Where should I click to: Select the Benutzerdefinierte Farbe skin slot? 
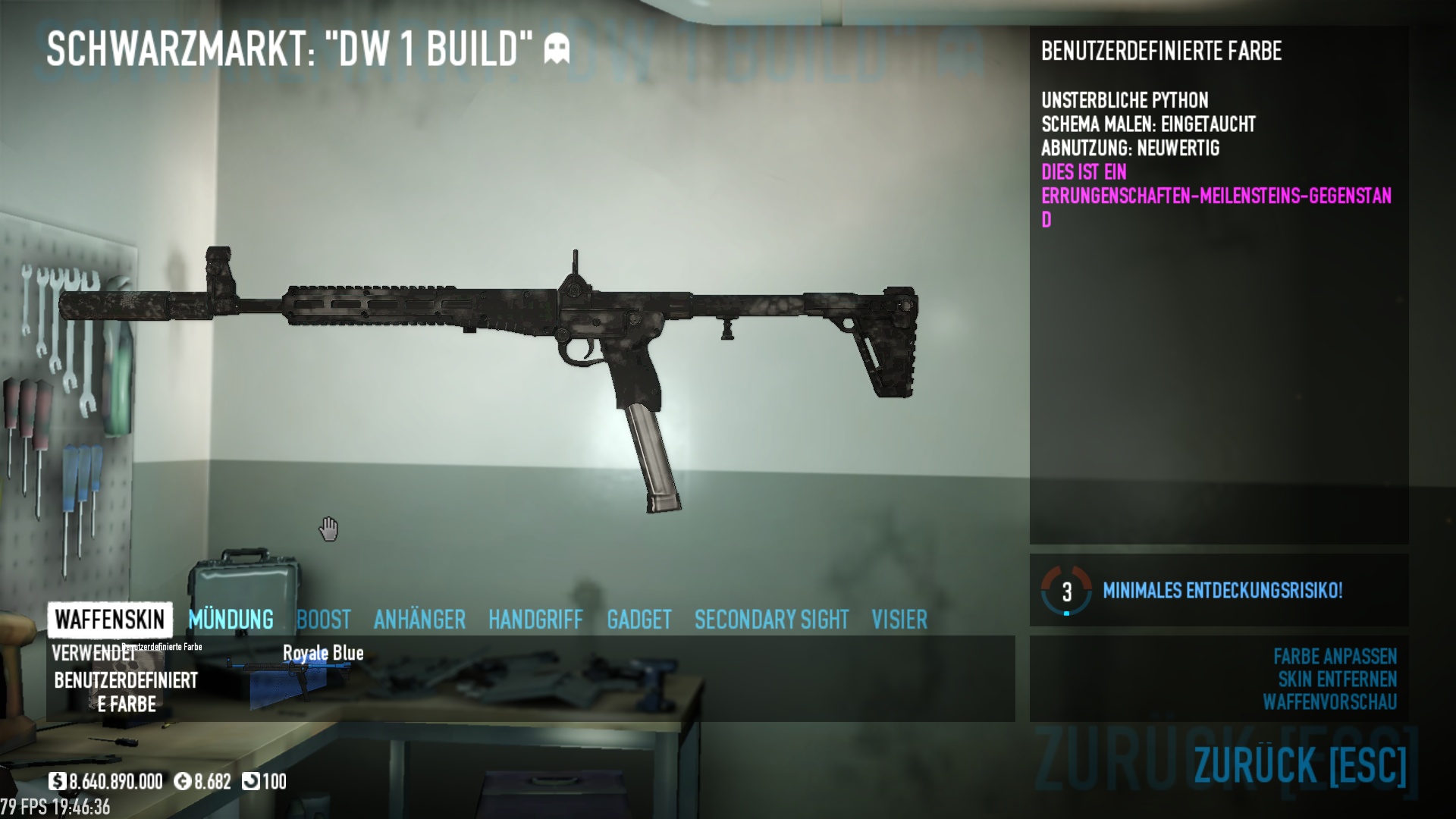click(126, 680)
